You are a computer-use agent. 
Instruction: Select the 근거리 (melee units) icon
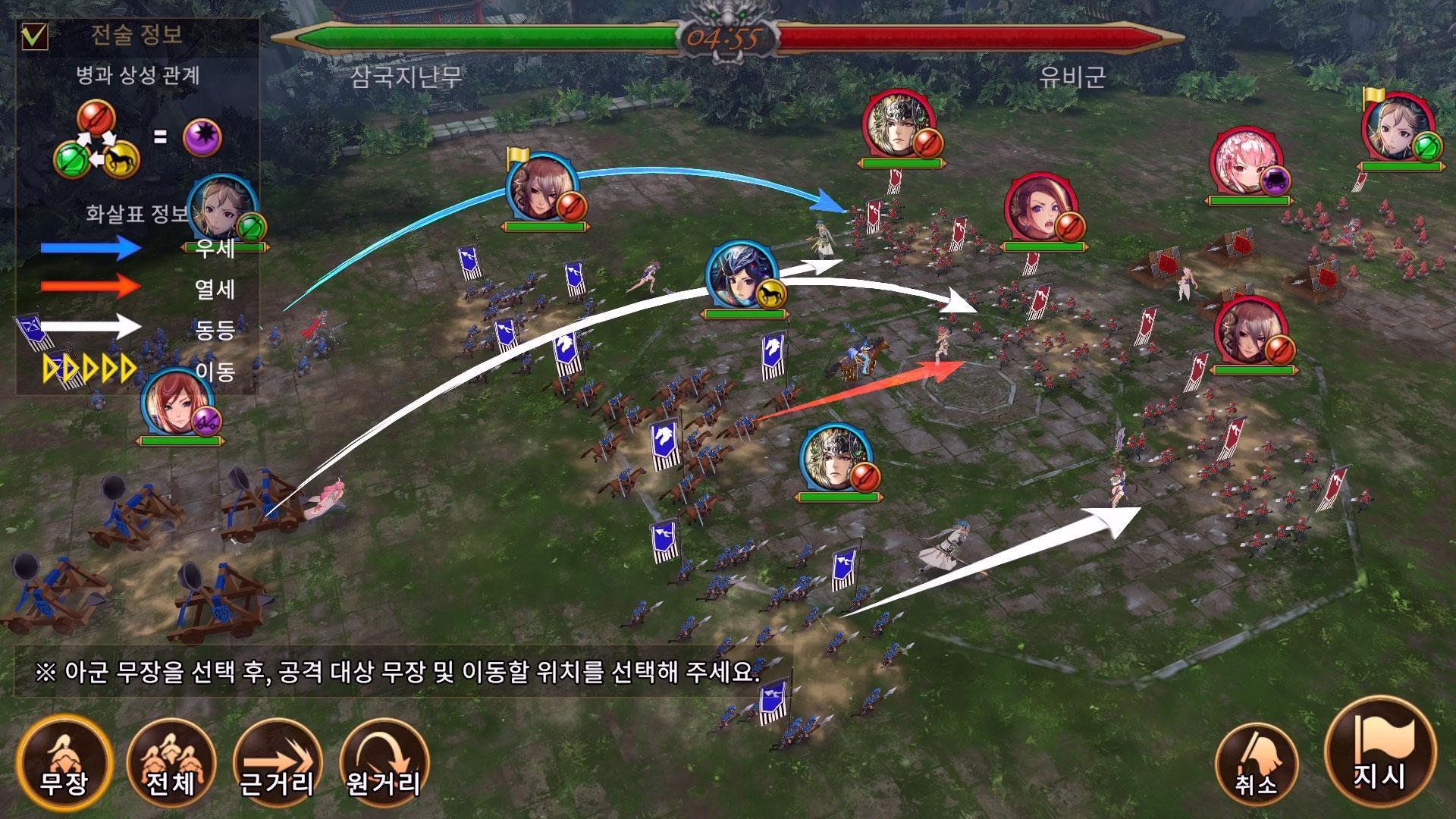tap(277, 766)
